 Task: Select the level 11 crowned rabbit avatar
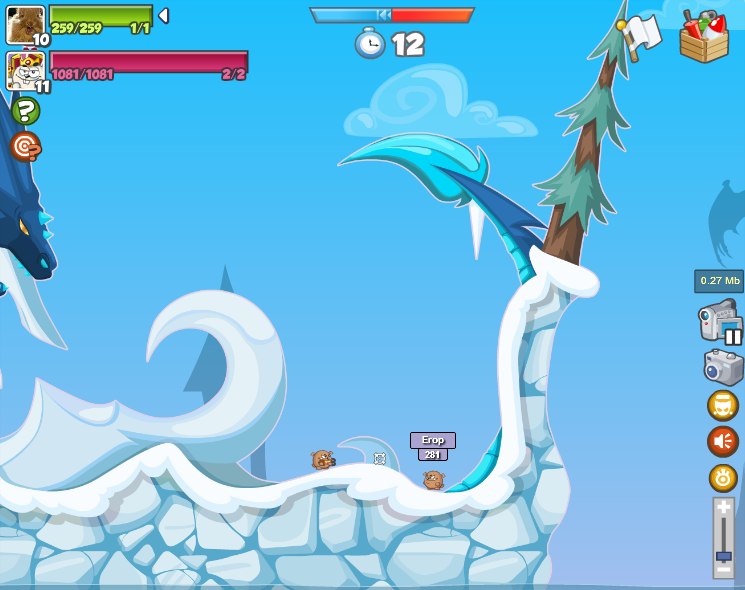[x=25, y=71]
